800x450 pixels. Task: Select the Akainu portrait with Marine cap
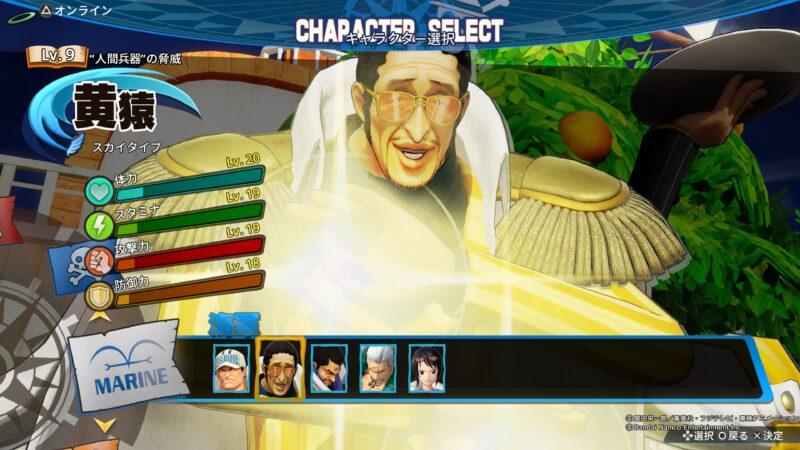point(231,368)
